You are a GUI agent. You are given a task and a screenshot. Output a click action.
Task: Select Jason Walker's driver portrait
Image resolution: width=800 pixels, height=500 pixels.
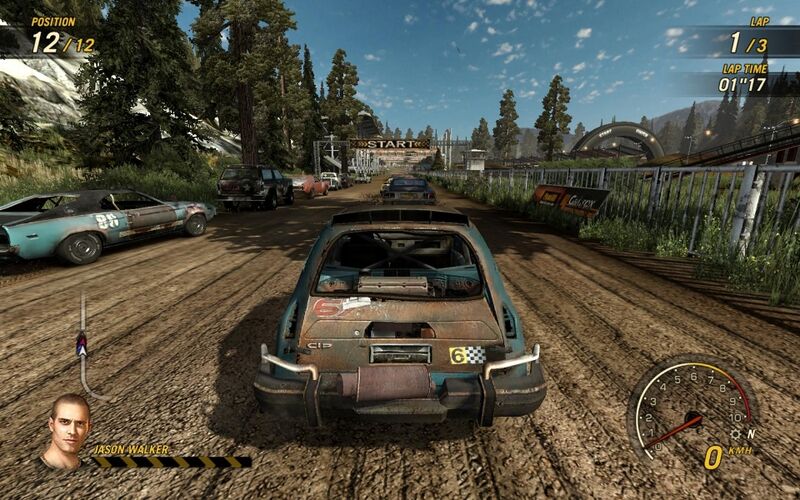[66, 431]
